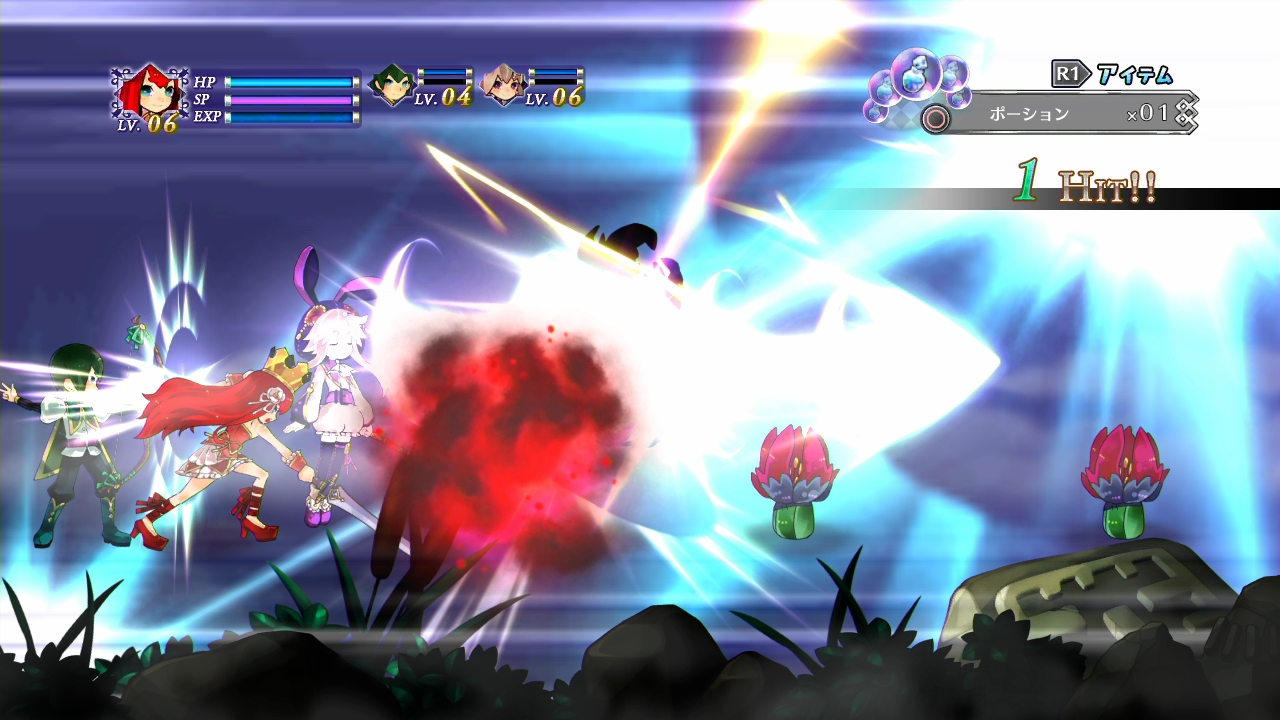1280x720 pixels.
Task: Select the potion bottle bubble icon
Action: 916,75
